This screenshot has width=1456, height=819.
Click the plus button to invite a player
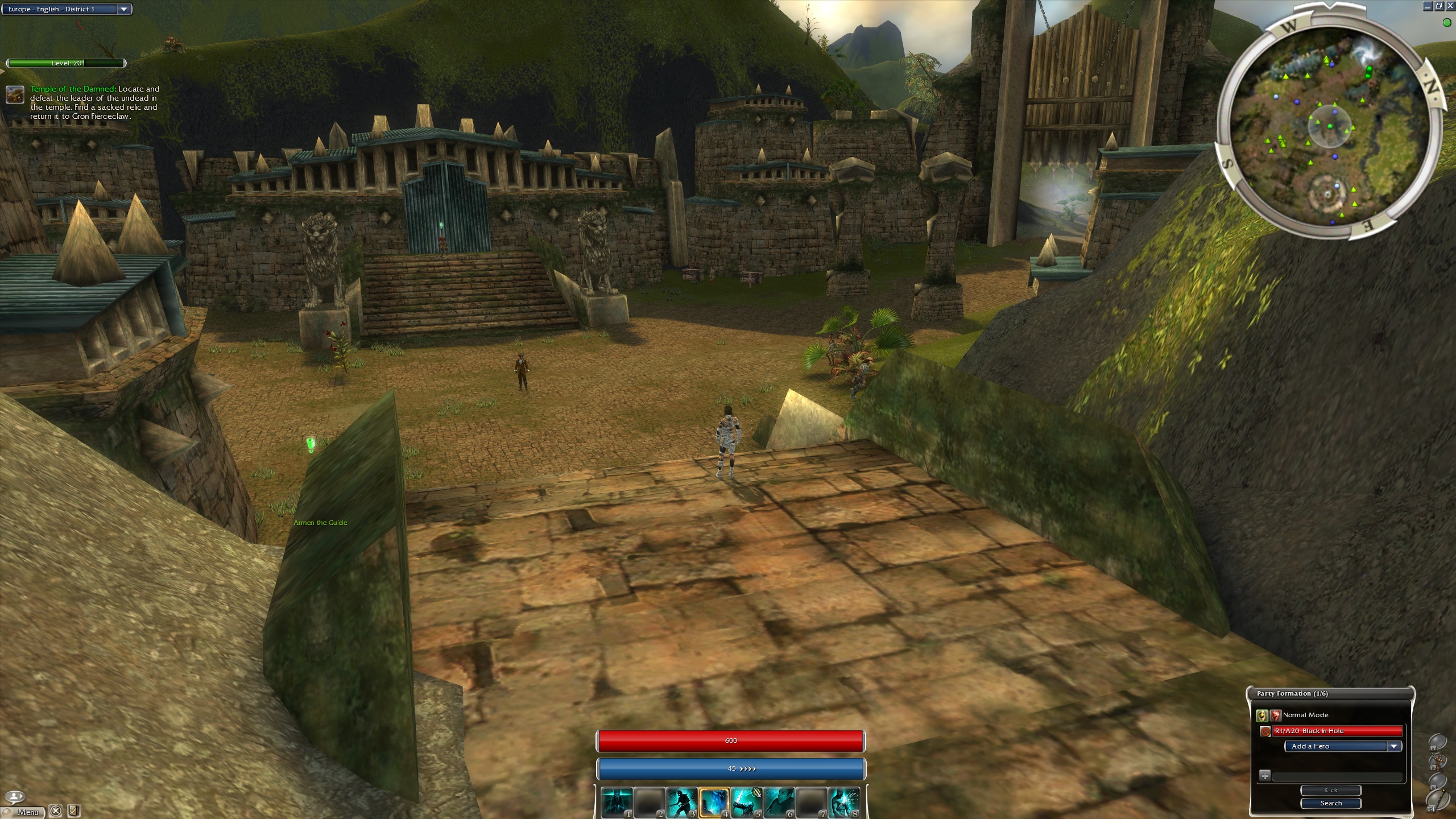coord(1265,775)
